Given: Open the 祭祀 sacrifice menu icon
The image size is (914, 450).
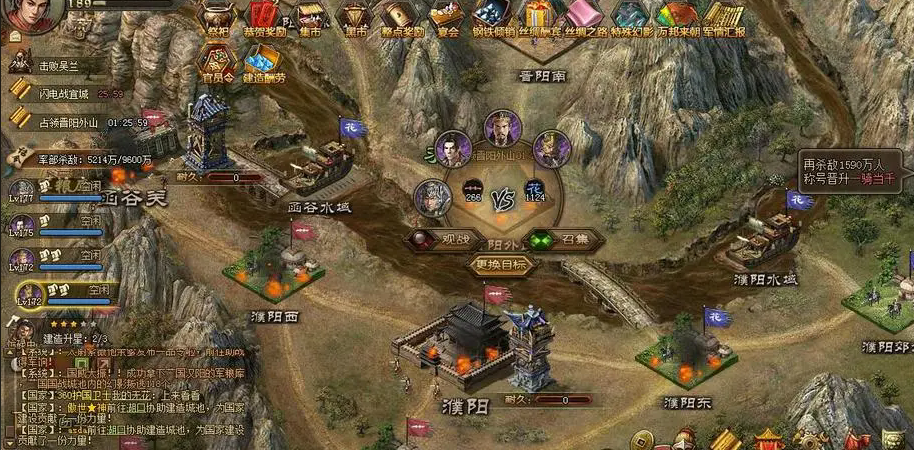Looking at the screenshot, I should (x=217, y=17).
